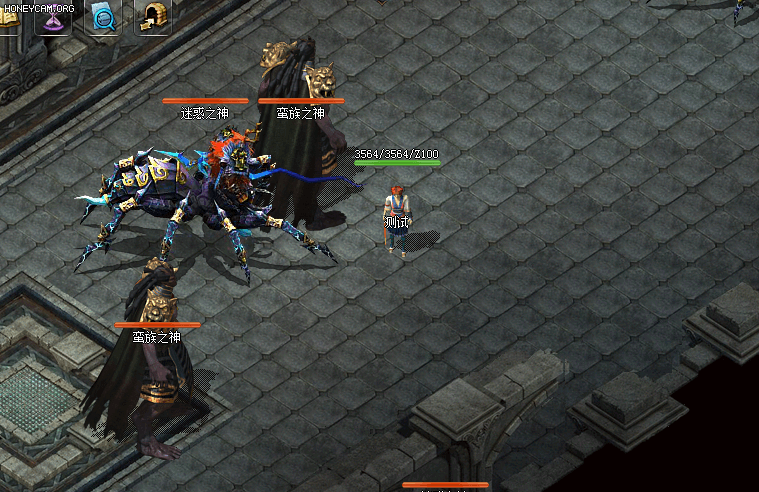Click the purple hourglass icon
The height and width of the screenshot is (492, 759).
[x=53, y=19]
